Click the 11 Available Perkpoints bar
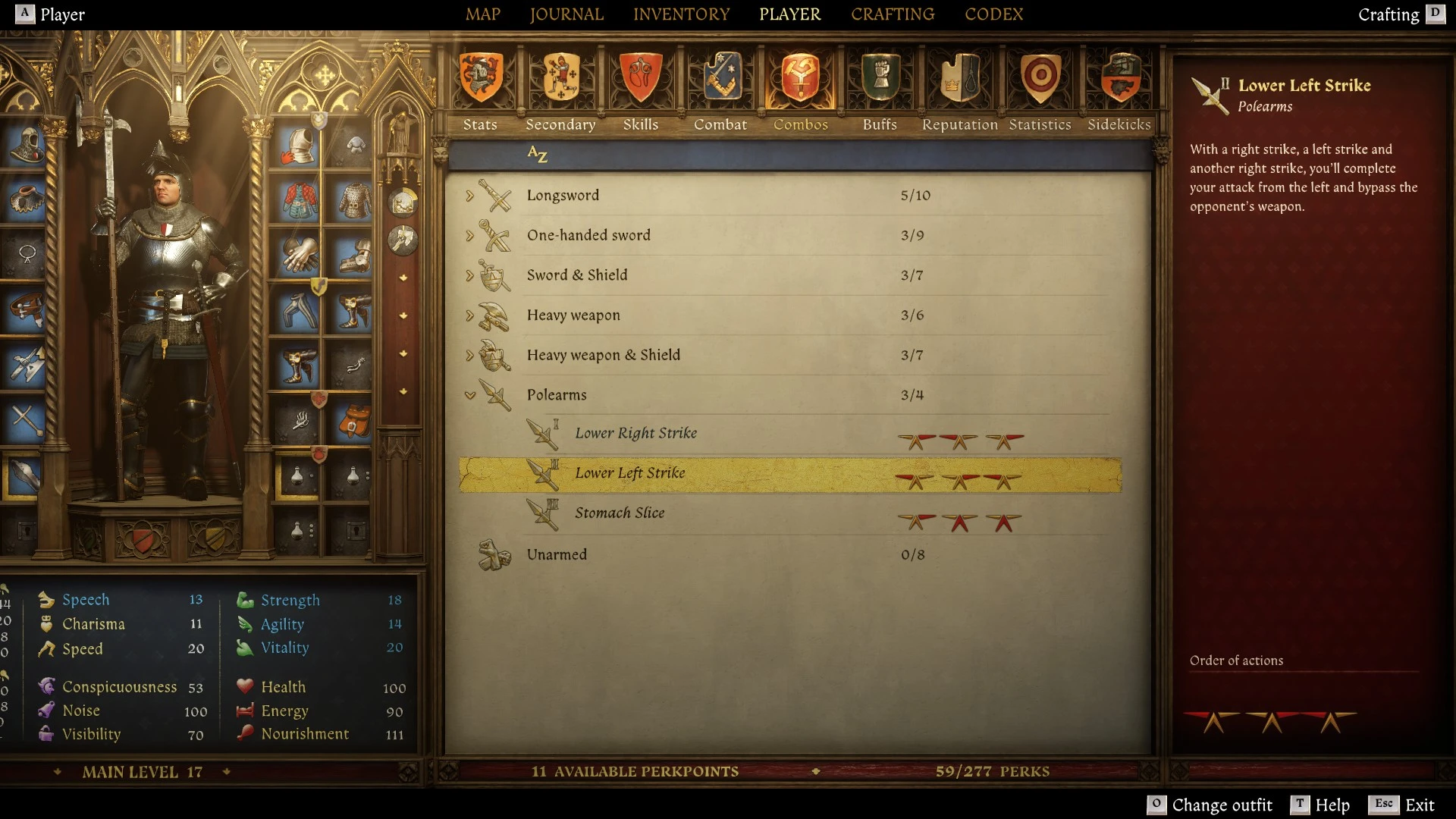 [637, 771]
